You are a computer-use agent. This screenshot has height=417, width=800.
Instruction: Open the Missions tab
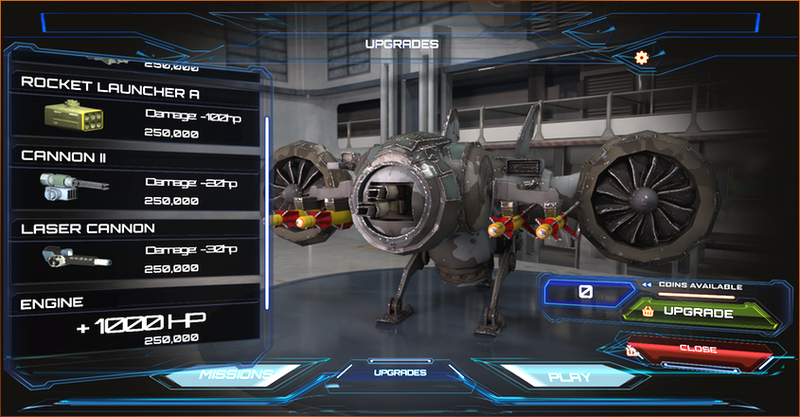(x=235, y=375)
